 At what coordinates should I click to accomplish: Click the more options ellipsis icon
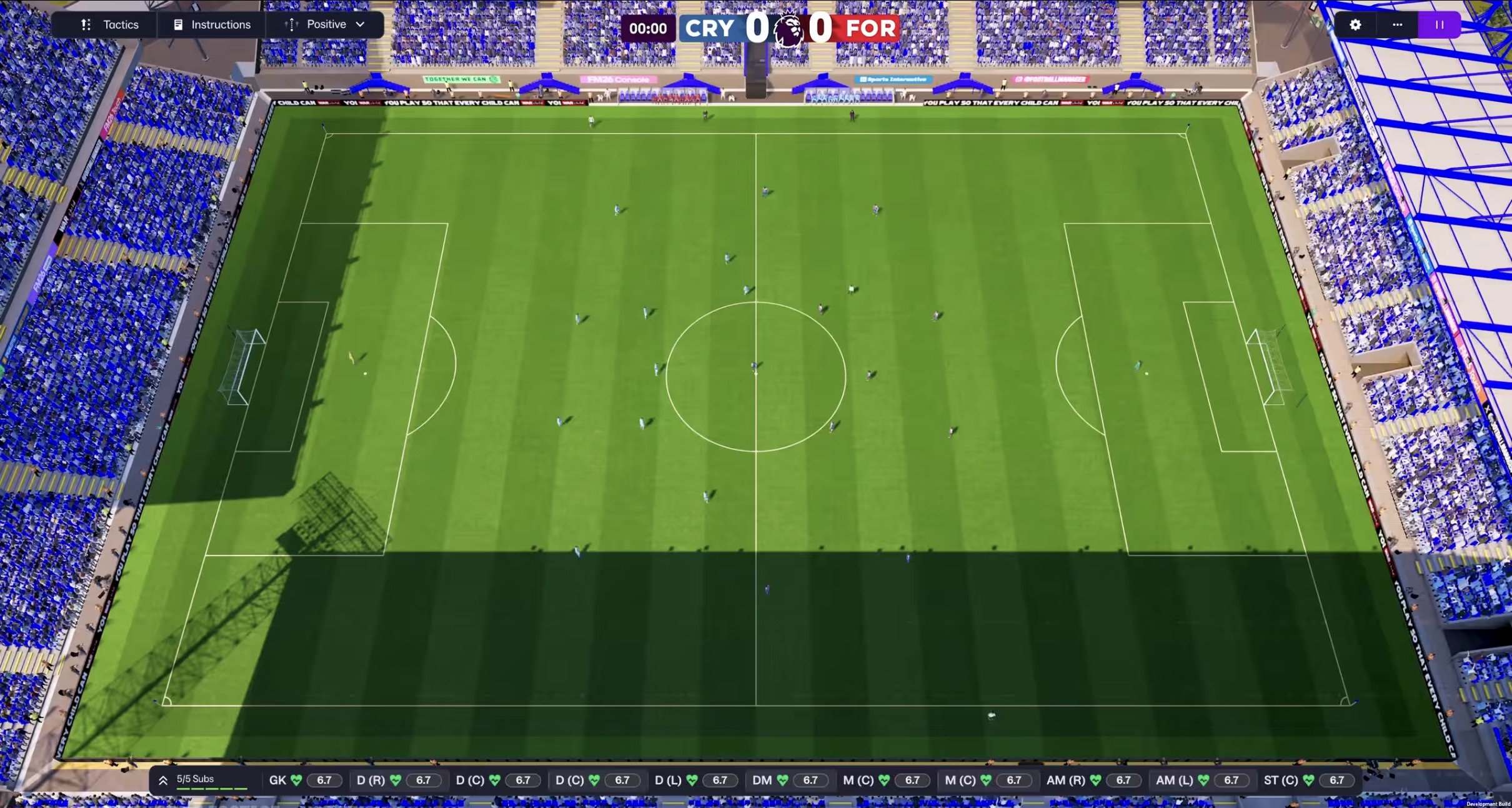click(1397, 25)
